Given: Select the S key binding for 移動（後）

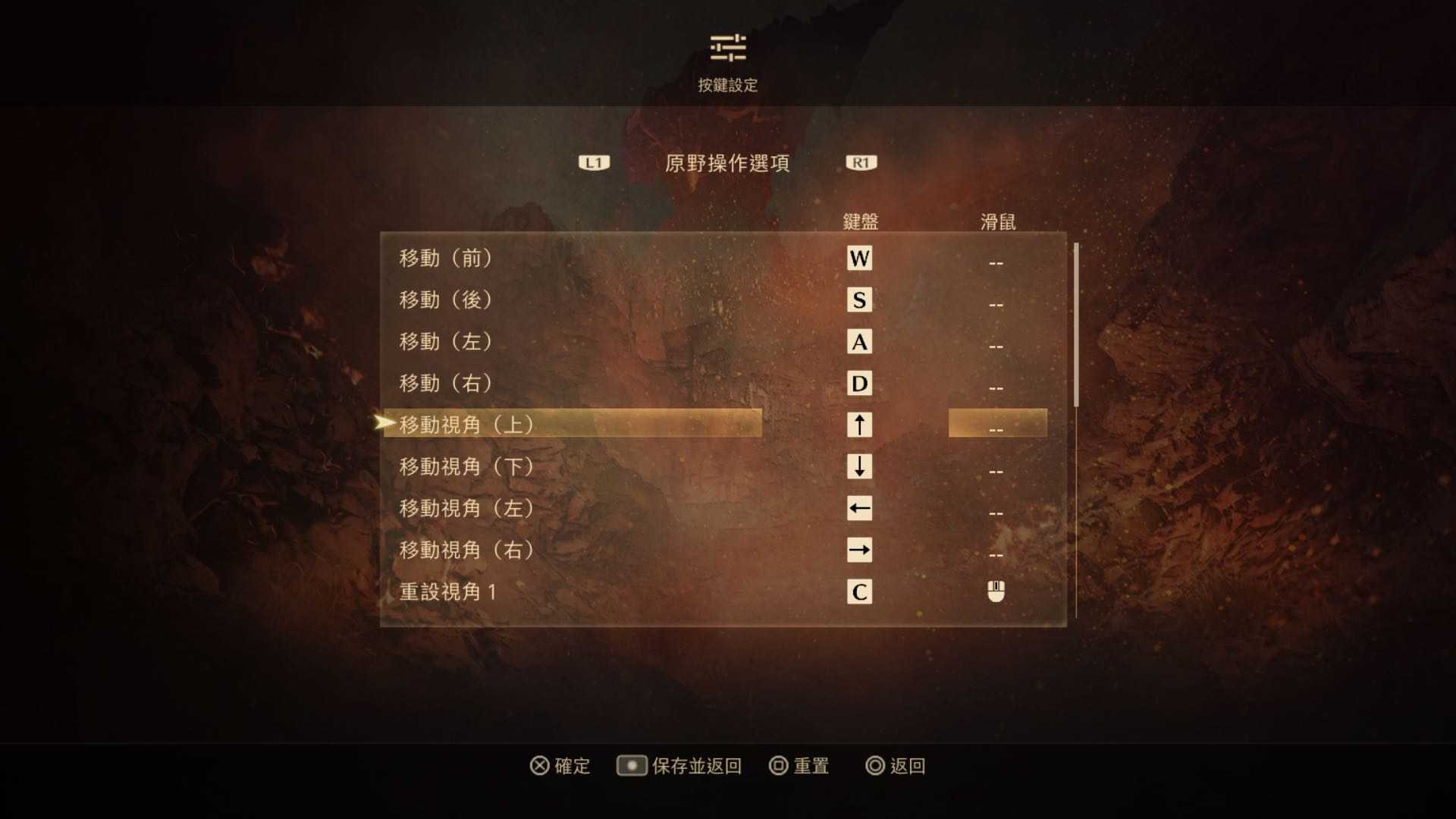Looking at the screenshot, I should click(x=860, y=300).
